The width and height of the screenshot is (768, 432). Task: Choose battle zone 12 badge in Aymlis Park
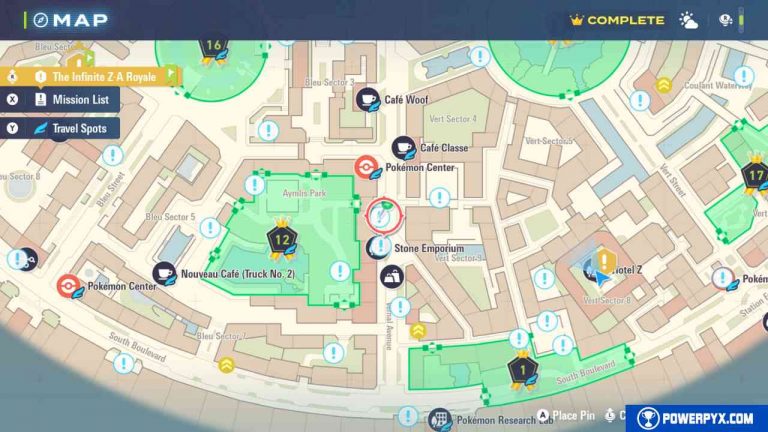[282, 240]
